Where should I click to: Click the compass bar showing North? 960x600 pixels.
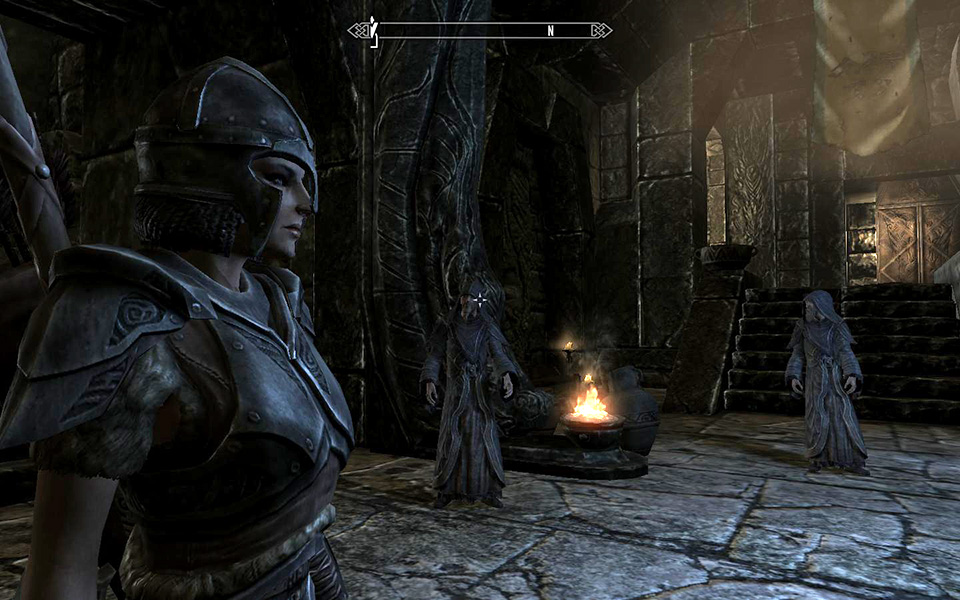[480, 30]
